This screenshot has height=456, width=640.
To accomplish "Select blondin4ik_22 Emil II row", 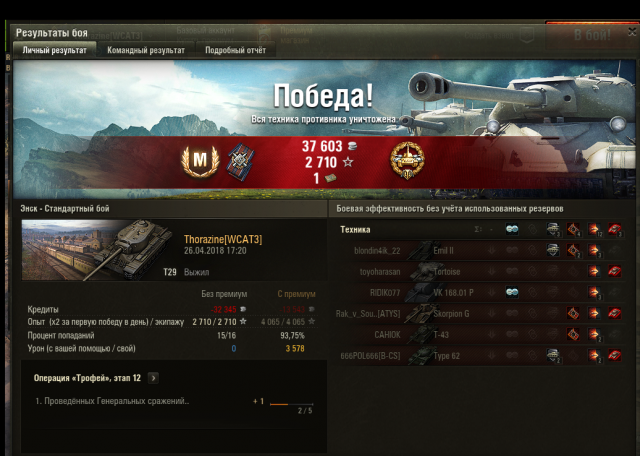I will coord(480,250).
